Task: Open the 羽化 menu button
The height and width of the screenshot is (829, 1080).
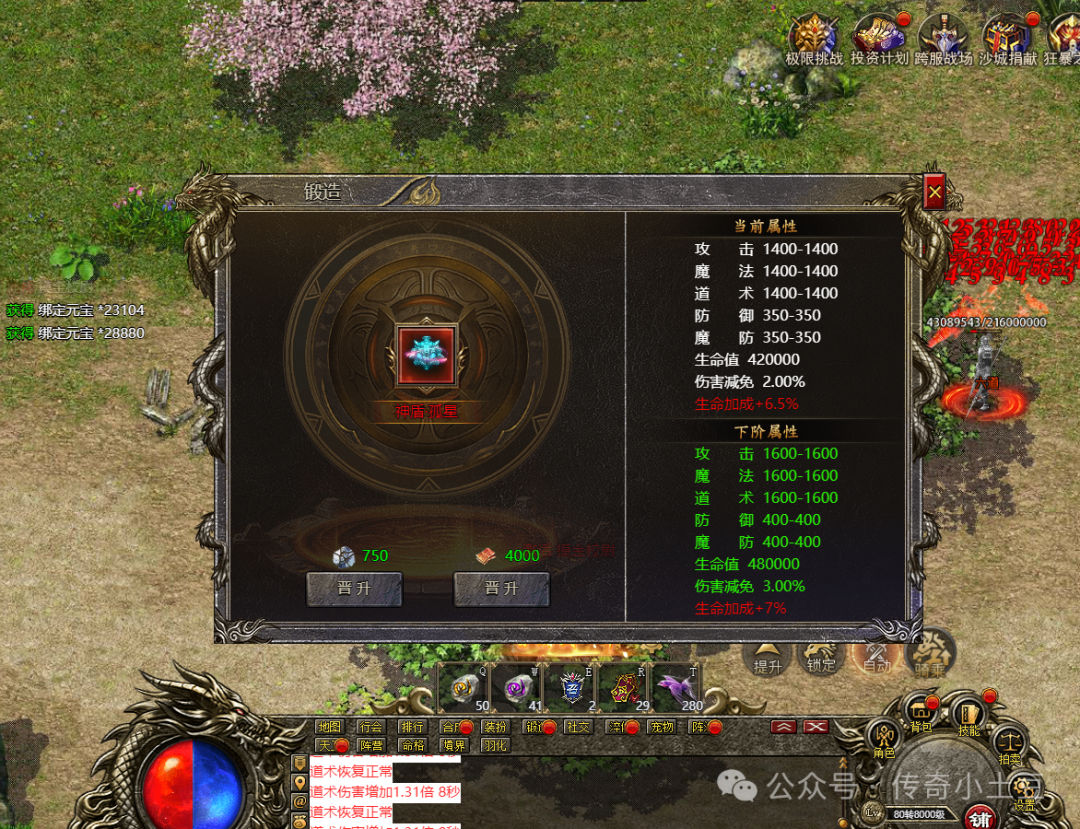Action: click(494, 745)
